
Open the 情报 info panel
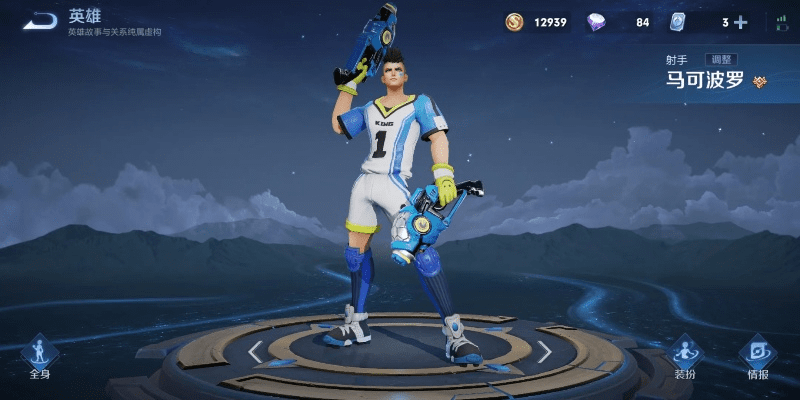click(x=758, y=356)
